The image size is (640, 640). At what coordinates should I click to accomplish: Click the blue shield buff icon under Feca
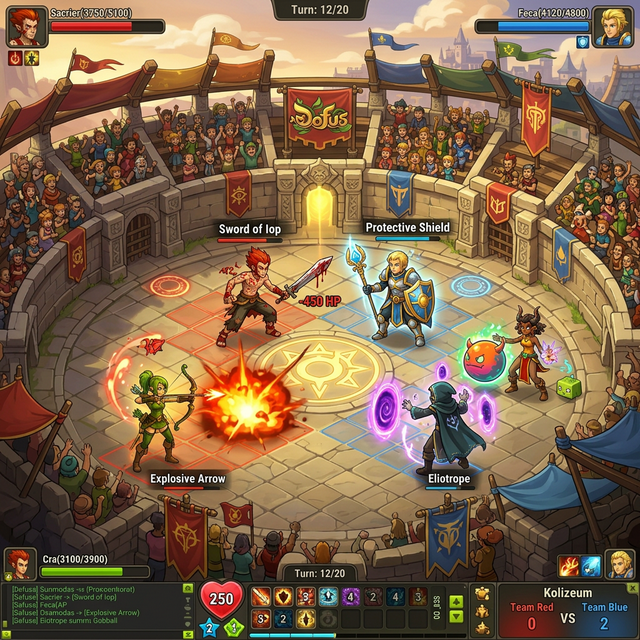(583, 43)
